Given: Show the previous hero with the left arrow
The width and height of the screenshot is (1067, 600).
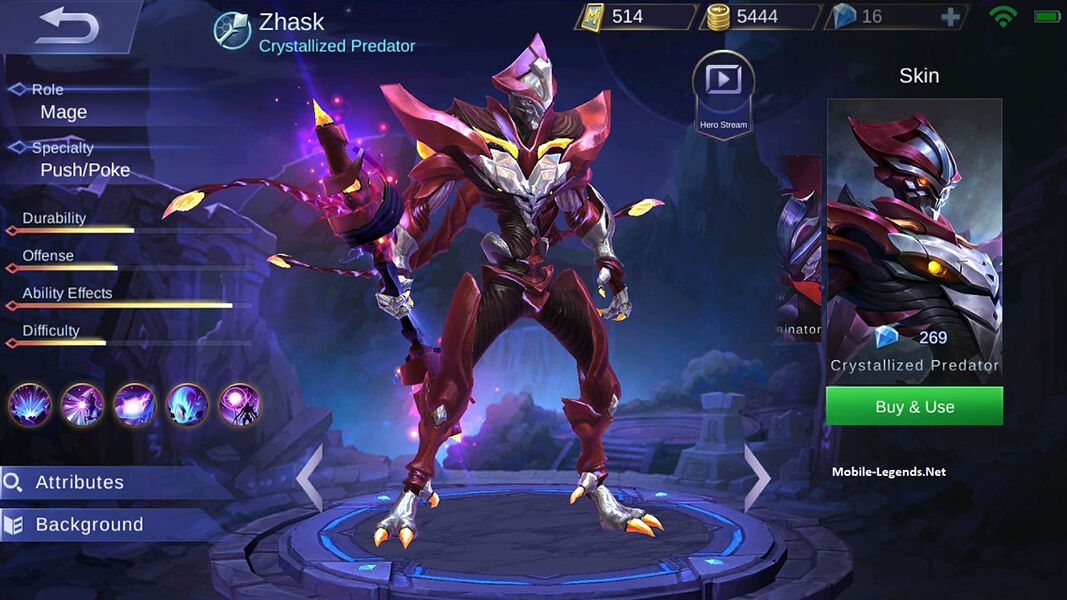Looking at the screenshot, I should [310, 477].
